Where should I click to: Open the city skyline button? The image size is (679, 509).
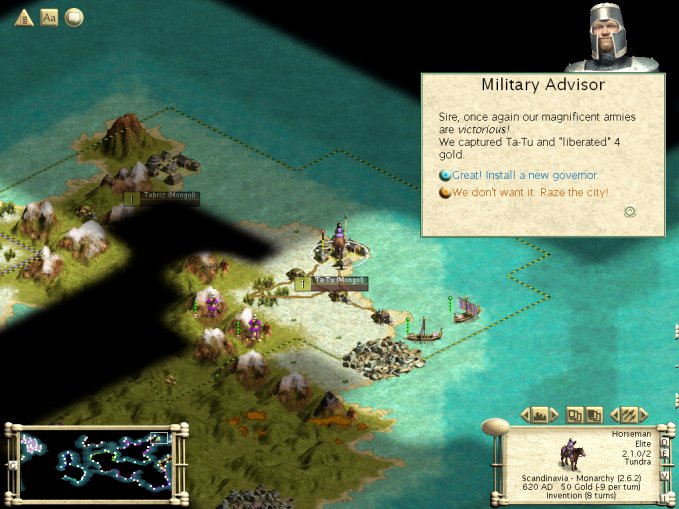click(x=539, y=414)
